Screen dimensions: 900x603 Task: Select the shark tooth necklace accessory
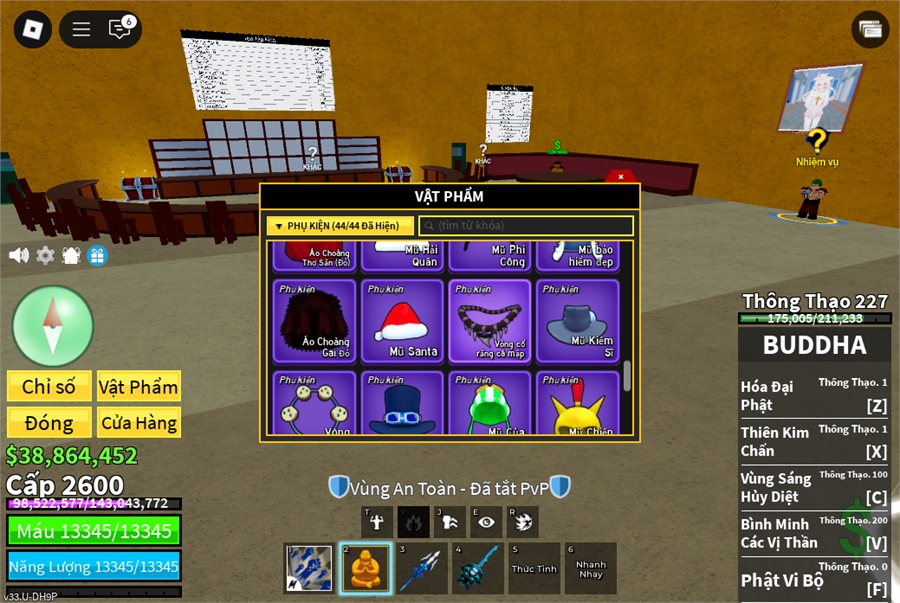pyautogui.click(x=490, y=320)
